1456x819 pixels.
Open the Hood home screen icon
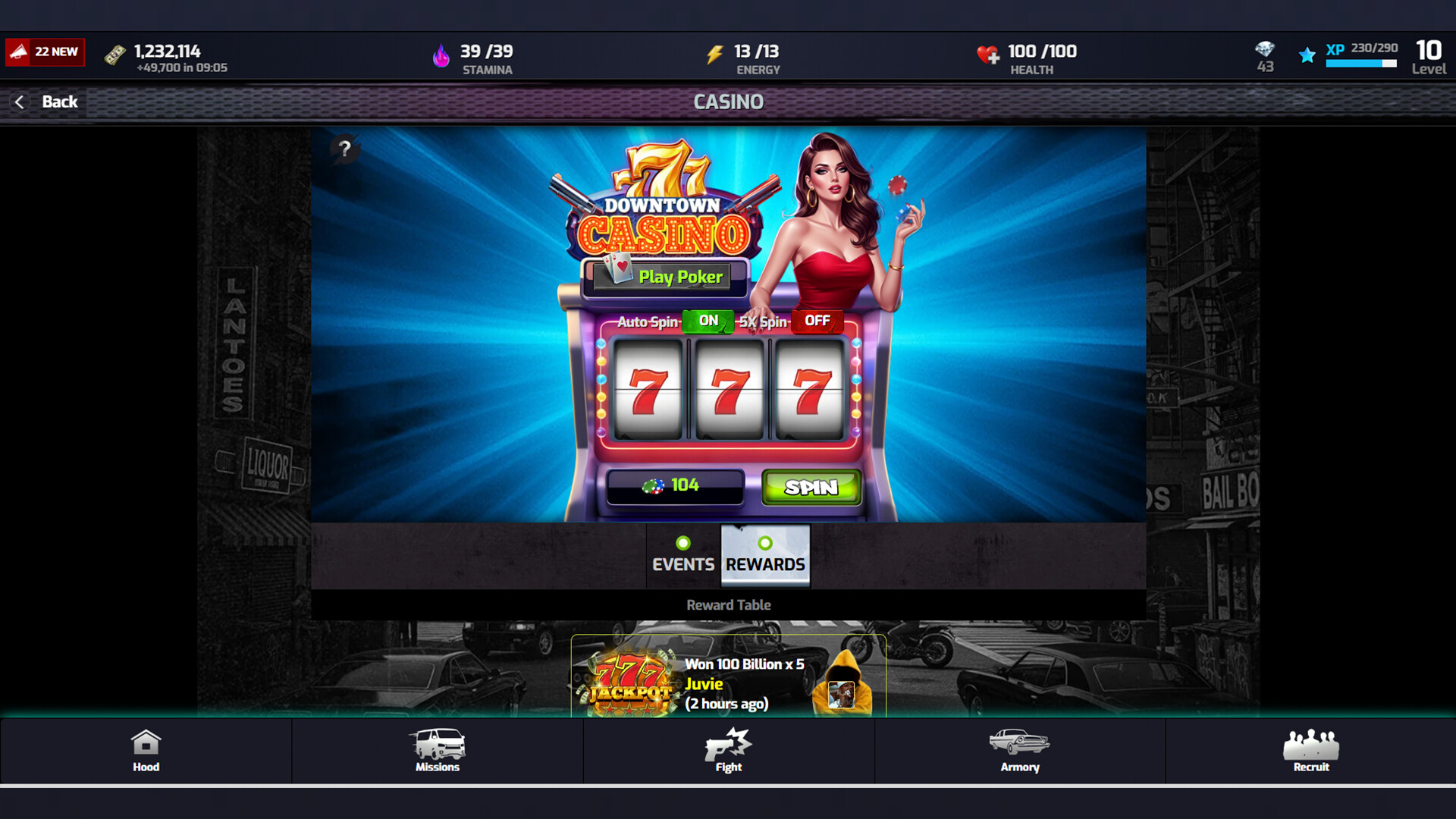pyautogui.click(x=146, y=744)
